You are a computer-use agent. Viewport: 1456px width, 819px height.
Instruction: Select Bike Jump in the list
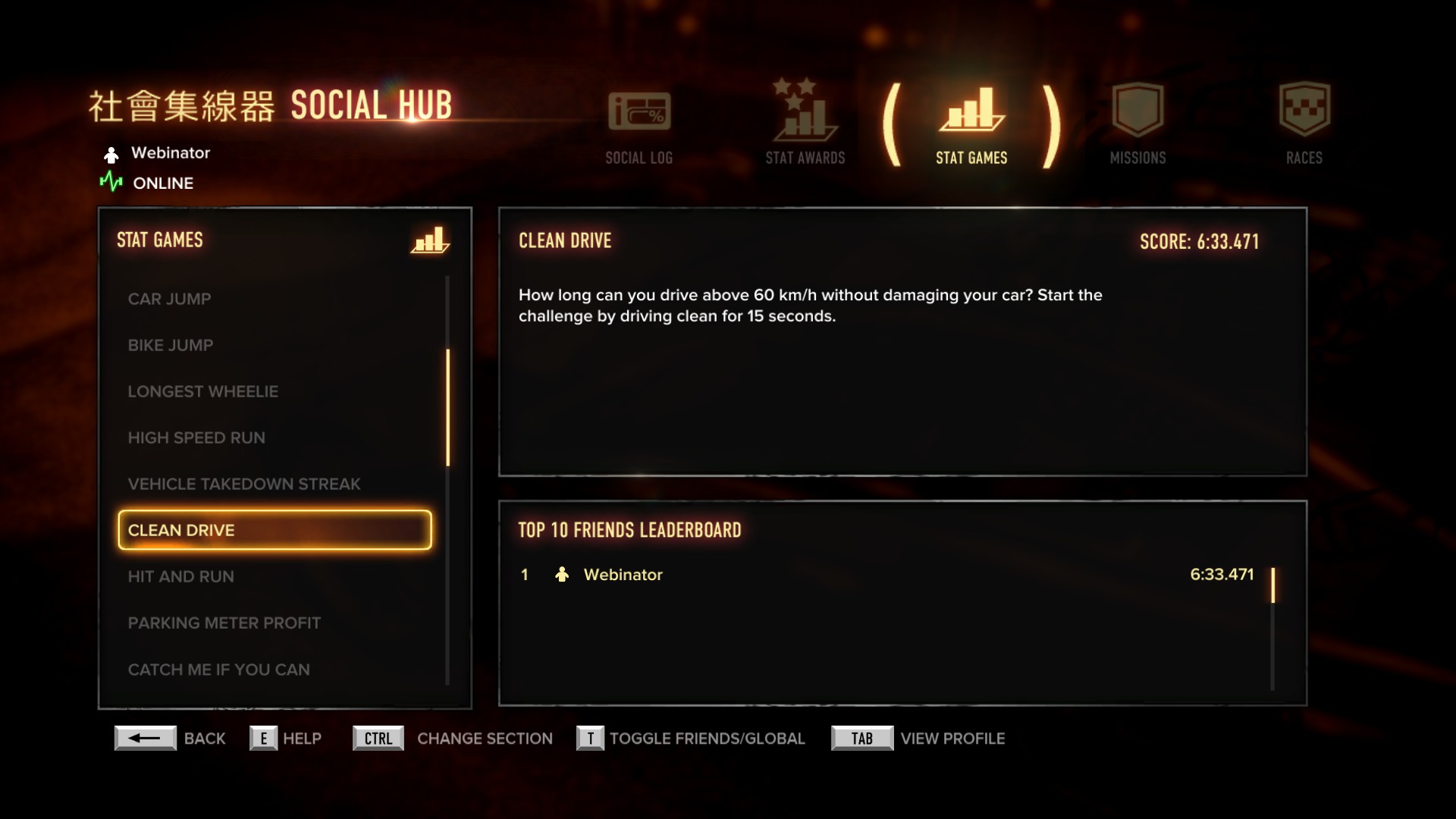point(171,345)
